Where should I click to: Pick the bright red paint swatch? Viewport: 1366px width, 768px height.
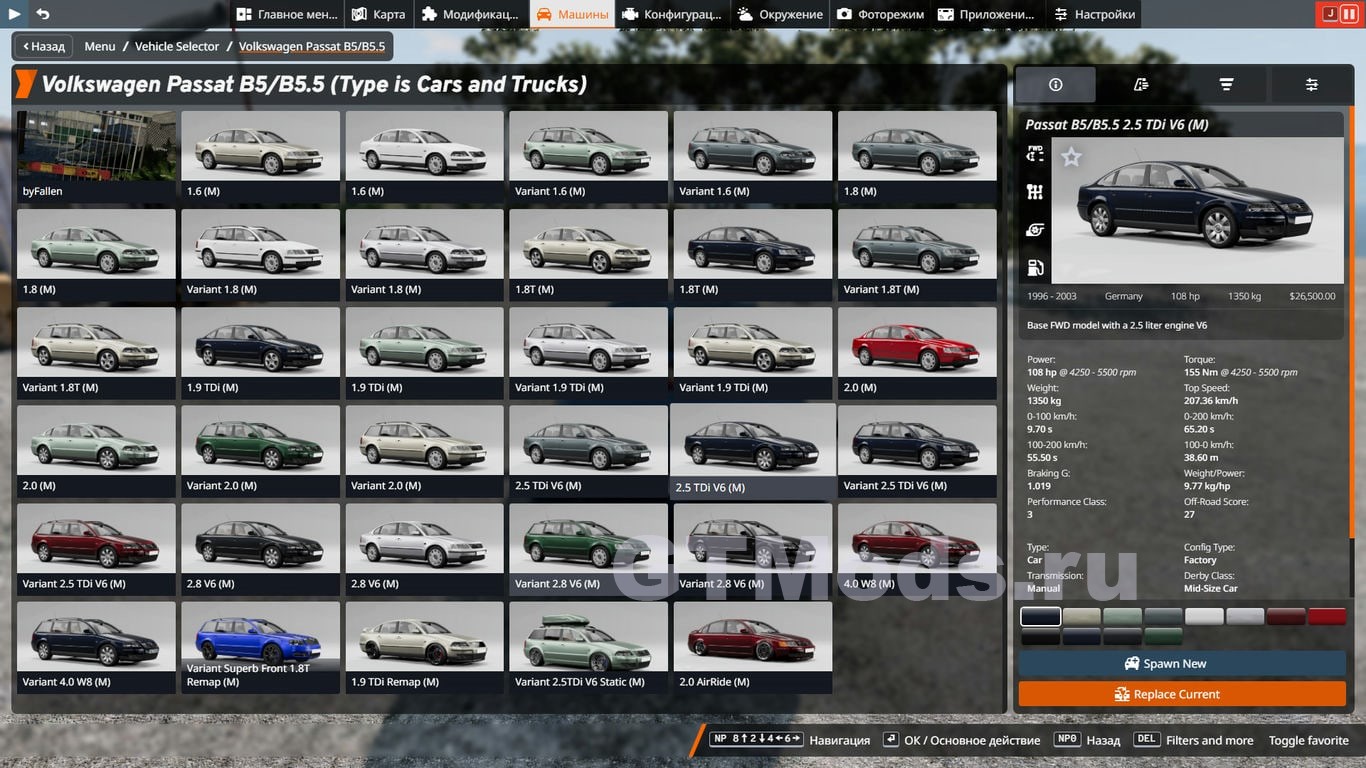pos(1327,617)
